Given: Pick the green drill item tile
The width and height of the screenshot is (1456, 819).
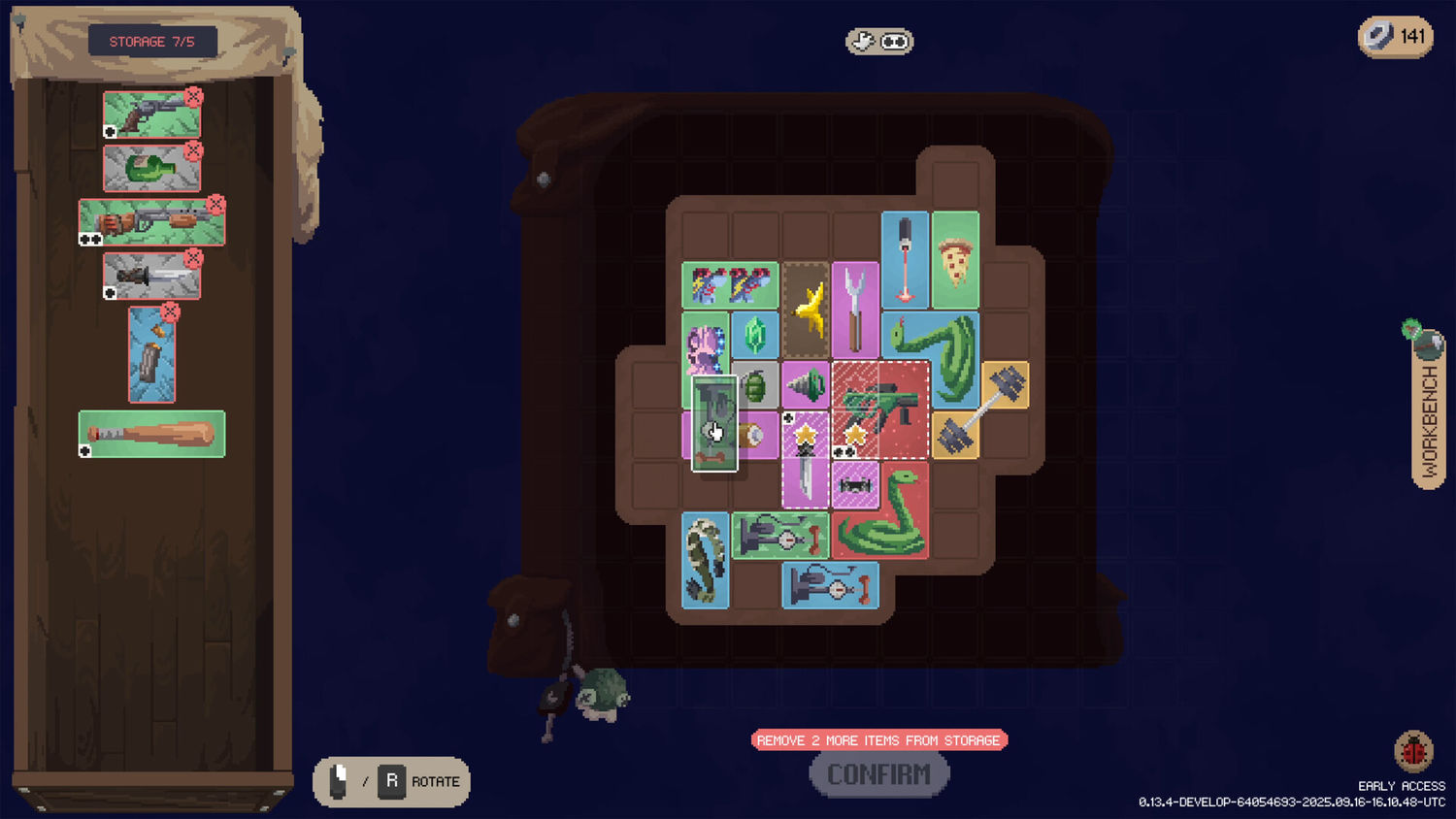Looking at the screenshot, I should coord(805,386).
